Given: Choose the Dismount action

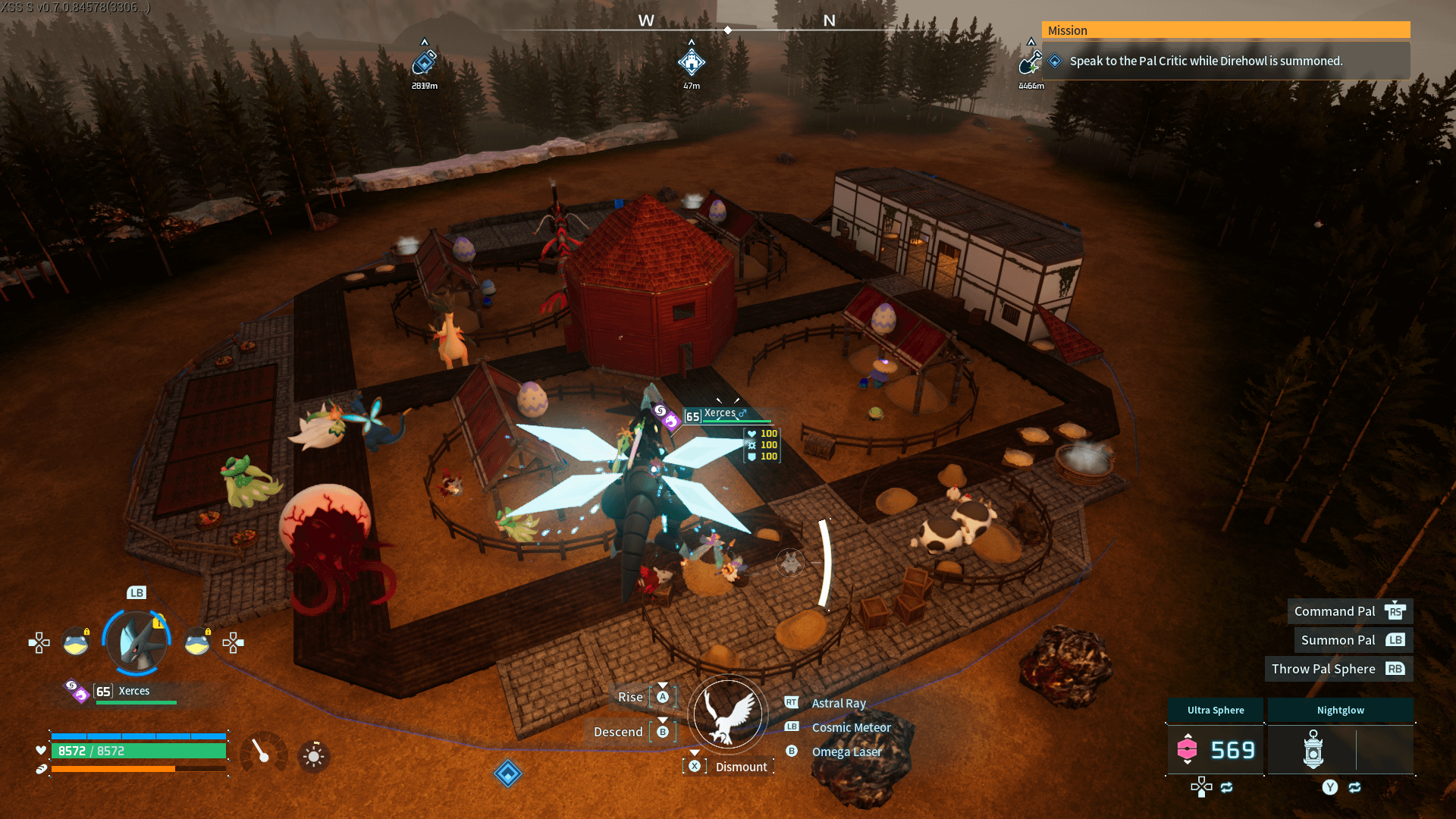Looking at the screenshot, I should pyautogui.click(x=740, y=767).
